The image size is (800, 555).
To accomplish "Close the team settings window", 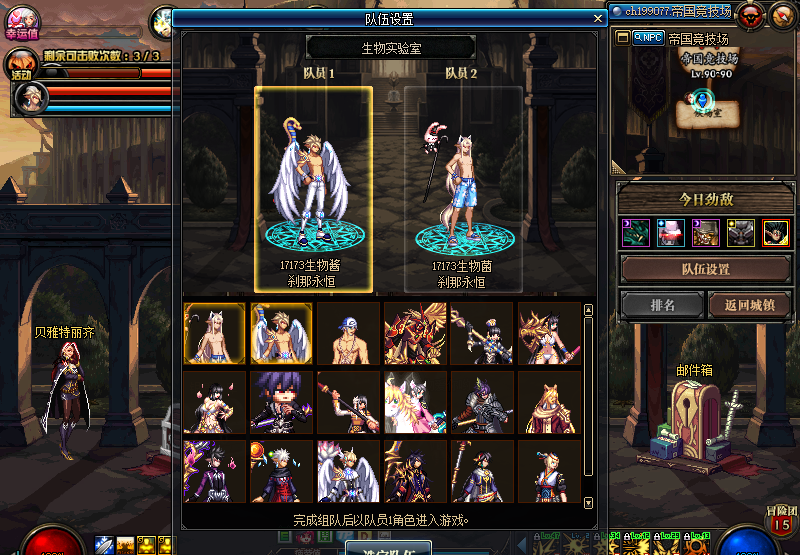I will [598, 18].
